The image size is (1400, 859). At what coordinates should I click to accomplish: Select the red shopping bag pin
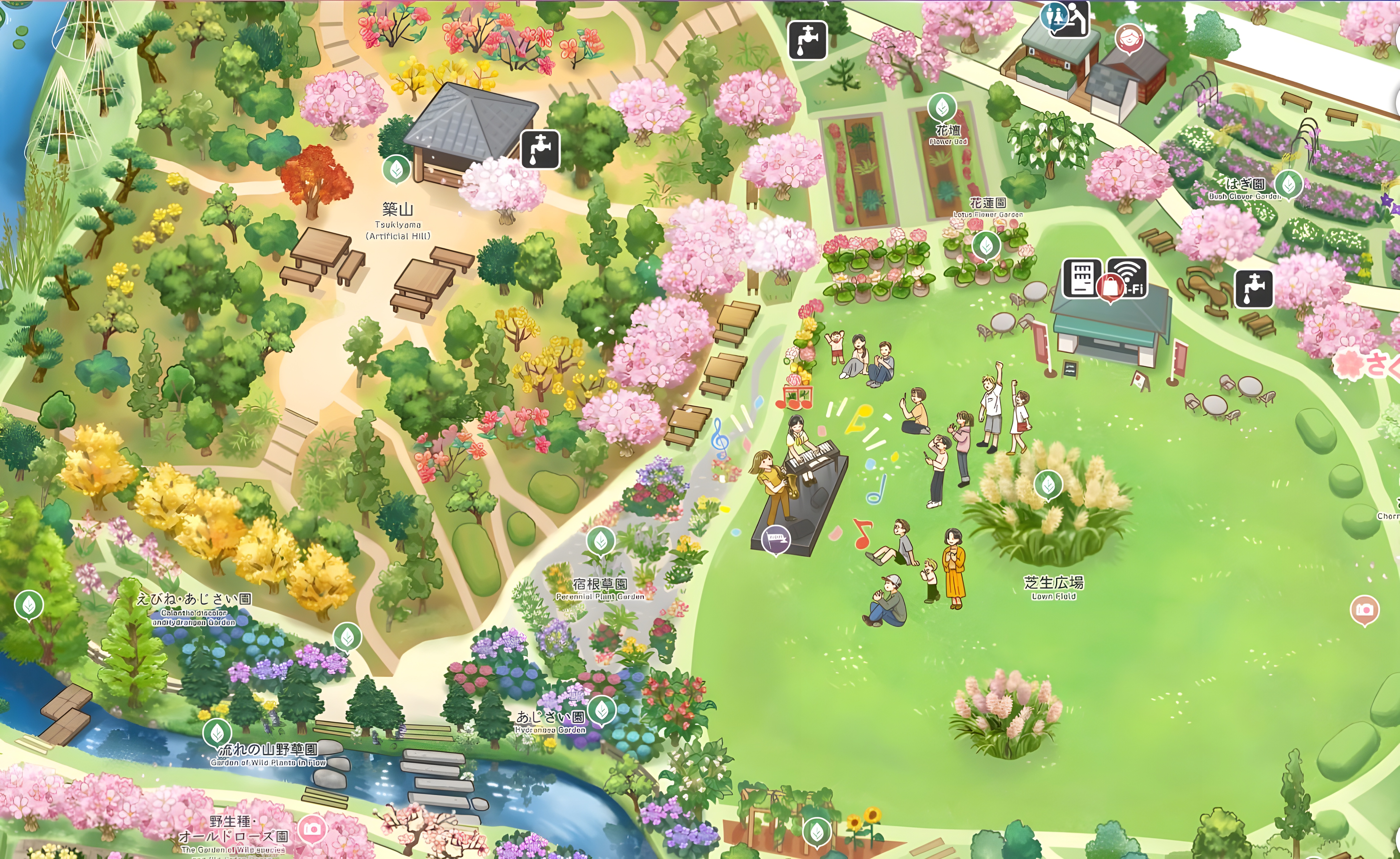(x=1111, y=288)
